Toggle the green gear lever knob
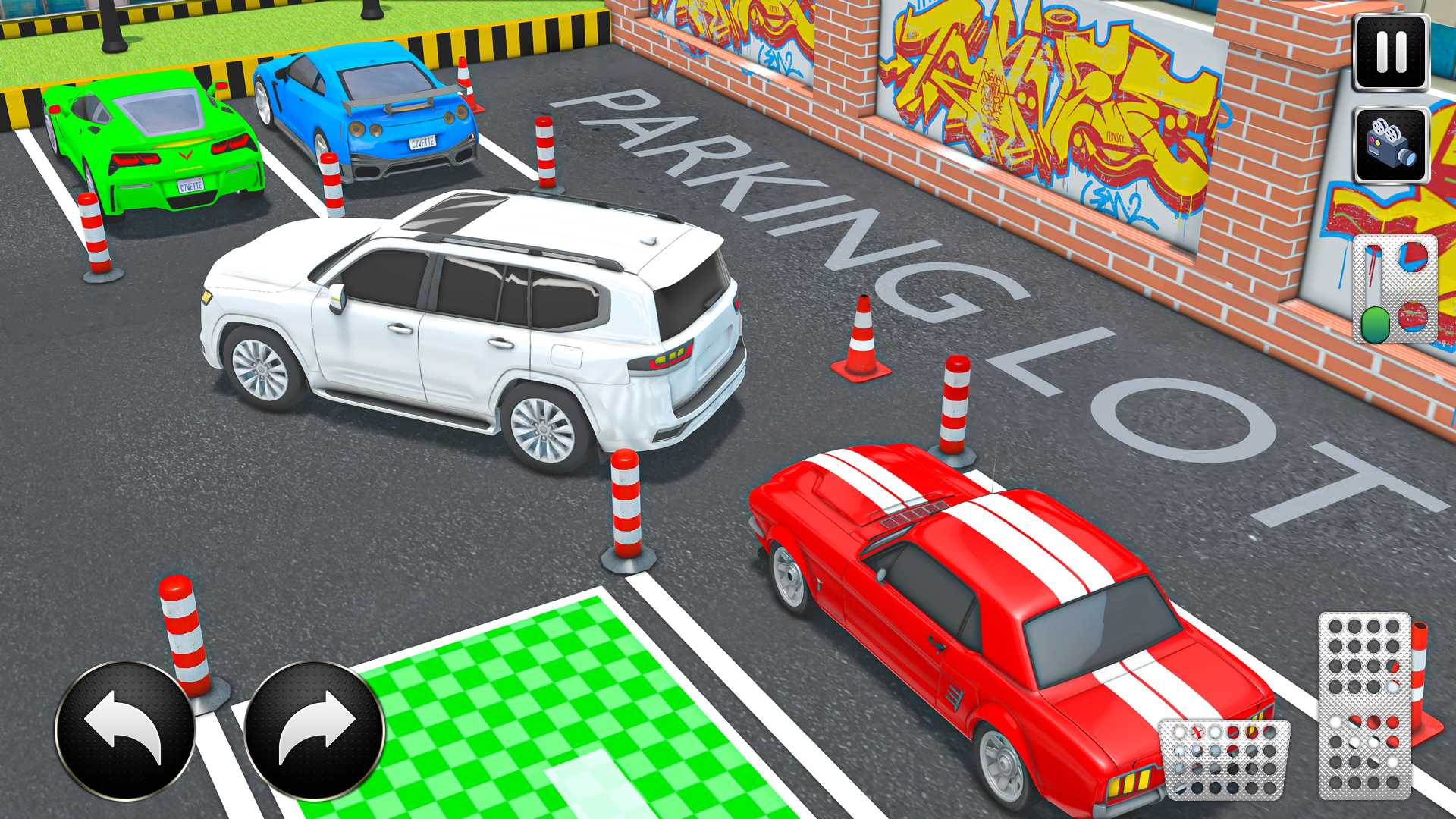The width and height of the screenshot is (1456, 819). 1375,322
